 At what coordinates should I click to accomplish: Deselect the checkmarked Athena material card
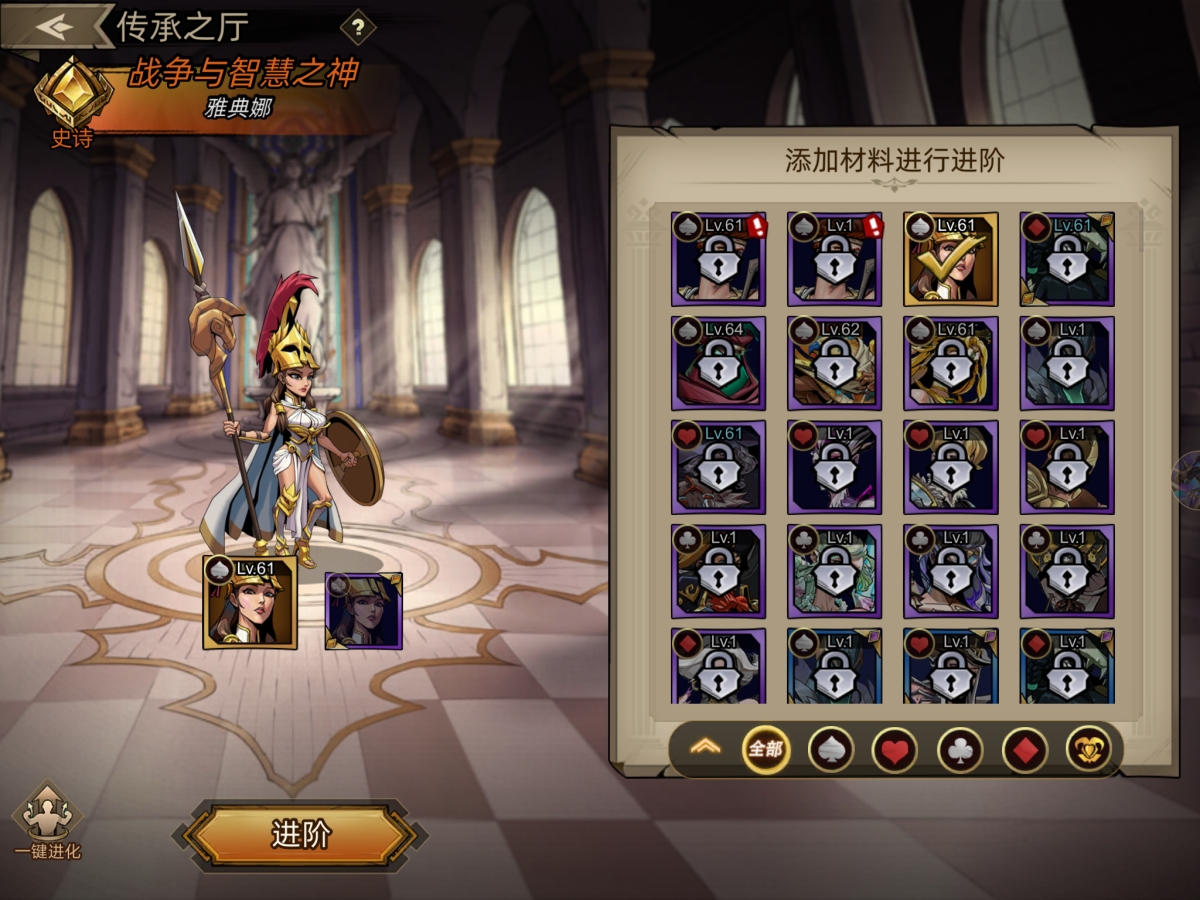(950, 259)
